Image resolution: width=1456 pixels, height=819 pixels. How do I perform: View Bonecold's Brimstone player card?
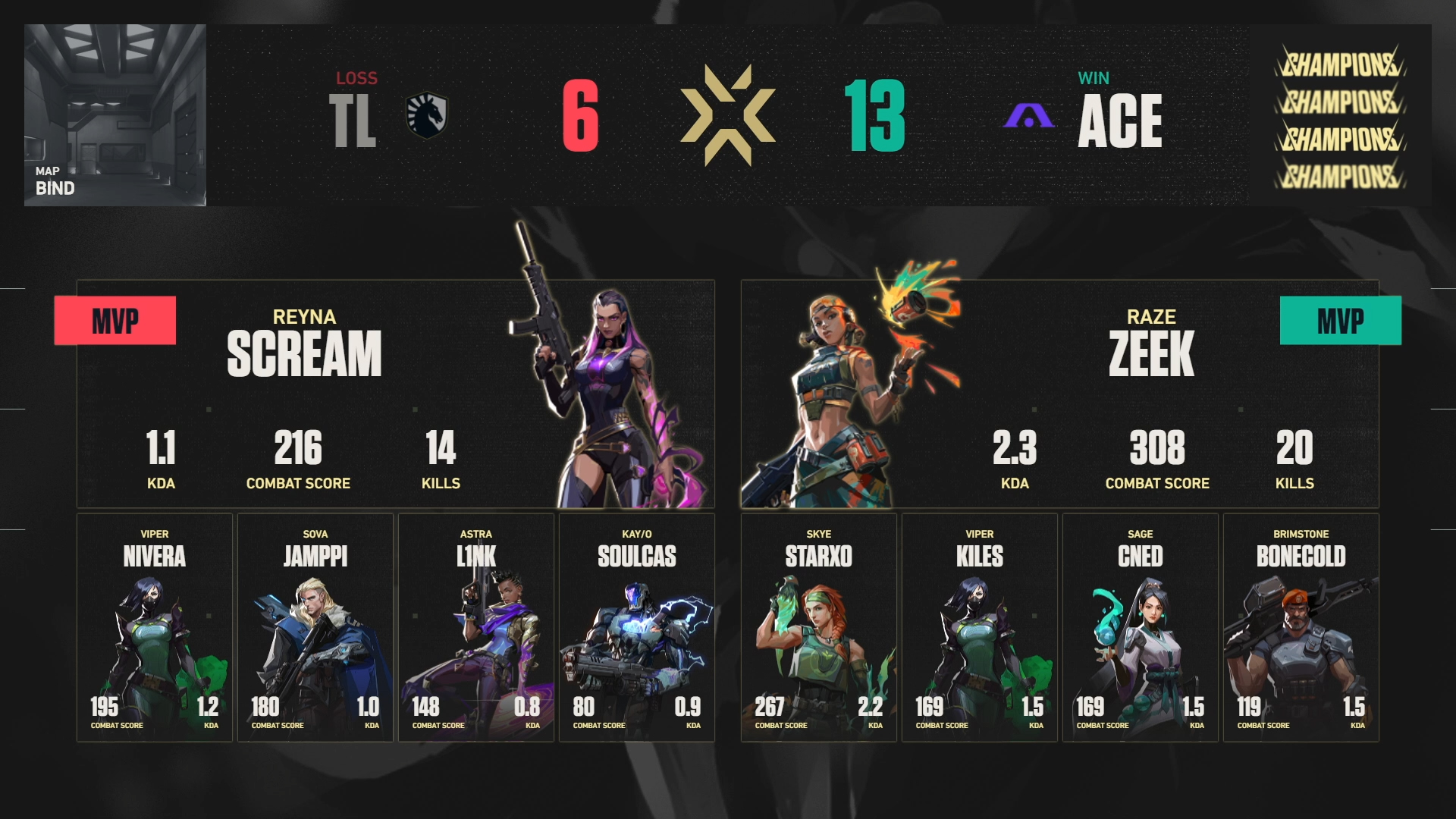point(1301,628)
